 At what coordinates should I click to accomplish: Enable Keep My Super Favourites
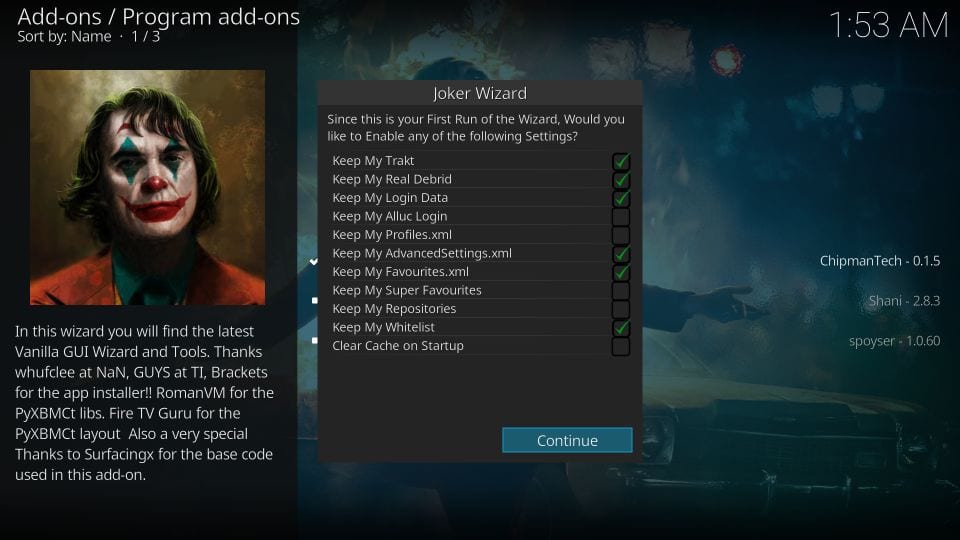pos(620,291)
